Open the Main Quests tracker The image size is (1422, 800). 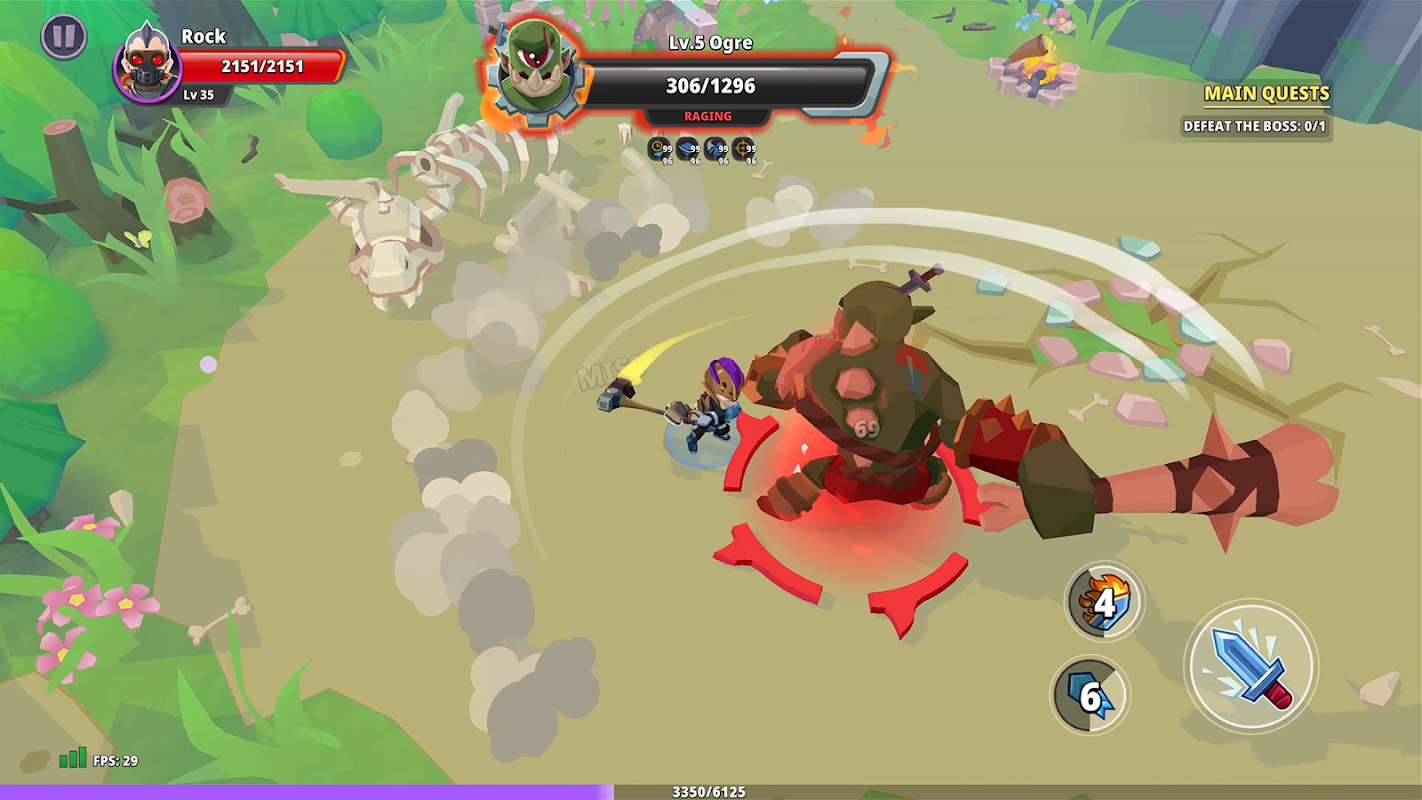(x=1266, y=94)
